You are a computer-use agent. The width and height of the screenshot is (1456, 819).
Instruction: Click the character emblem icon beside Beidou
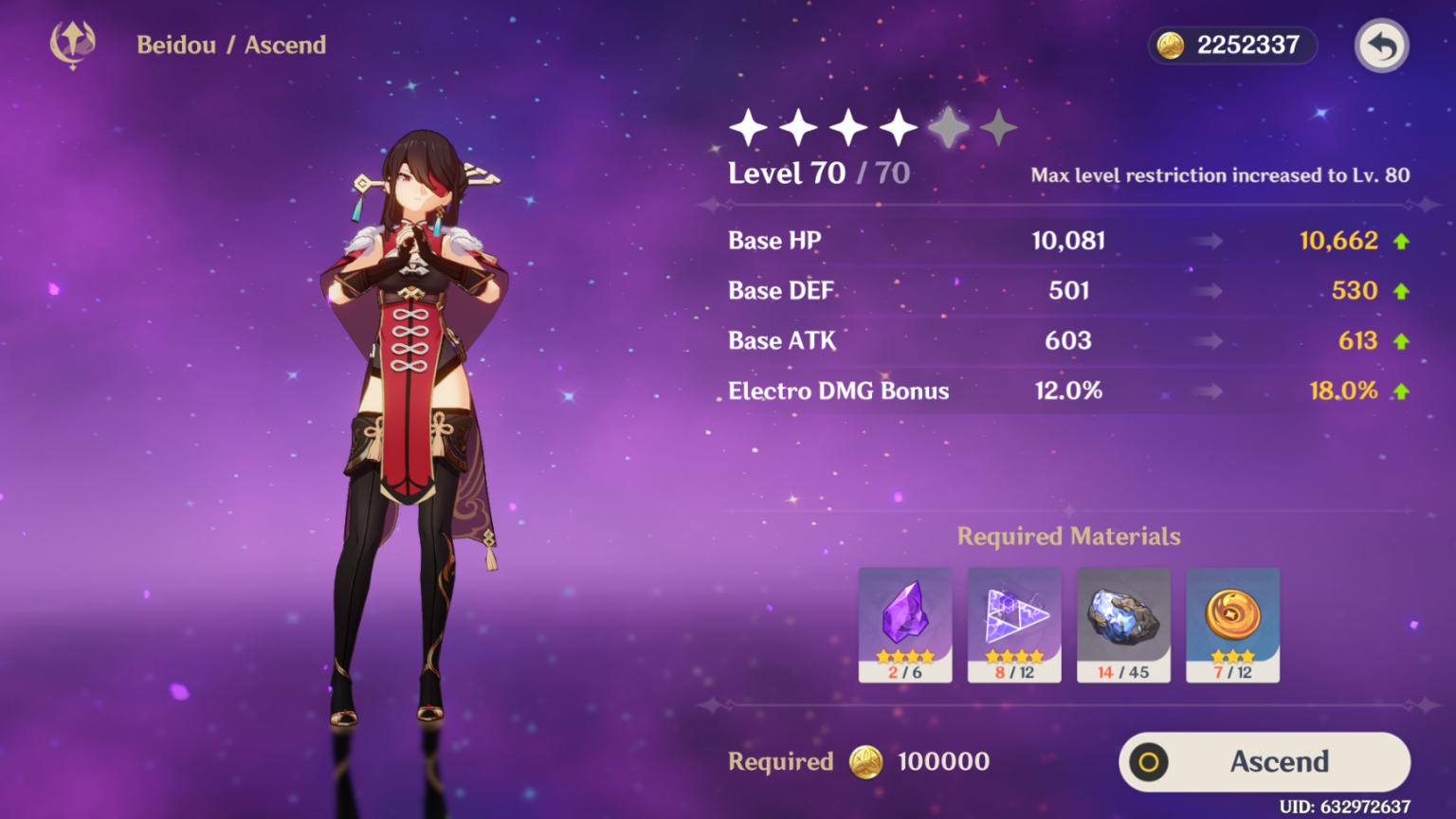(73, 44)
